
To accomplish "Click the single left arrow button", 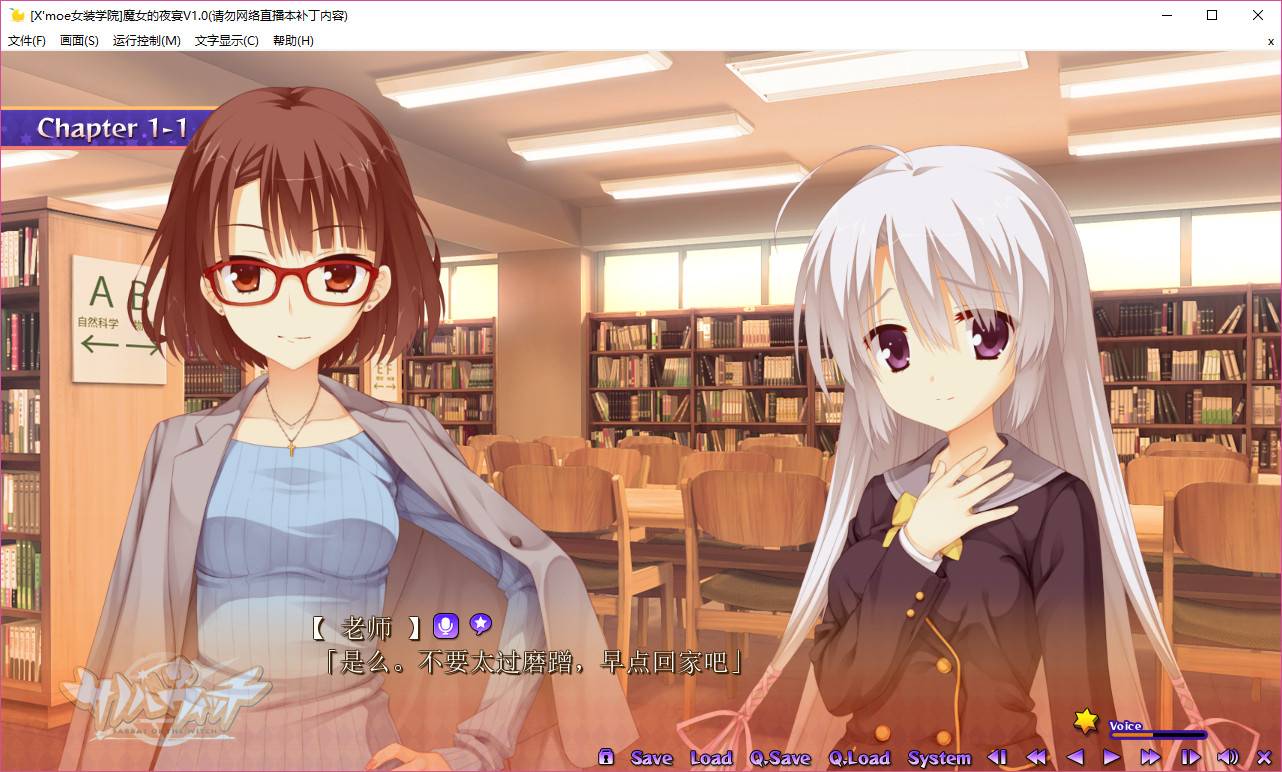I will [x=1075, y=757].
